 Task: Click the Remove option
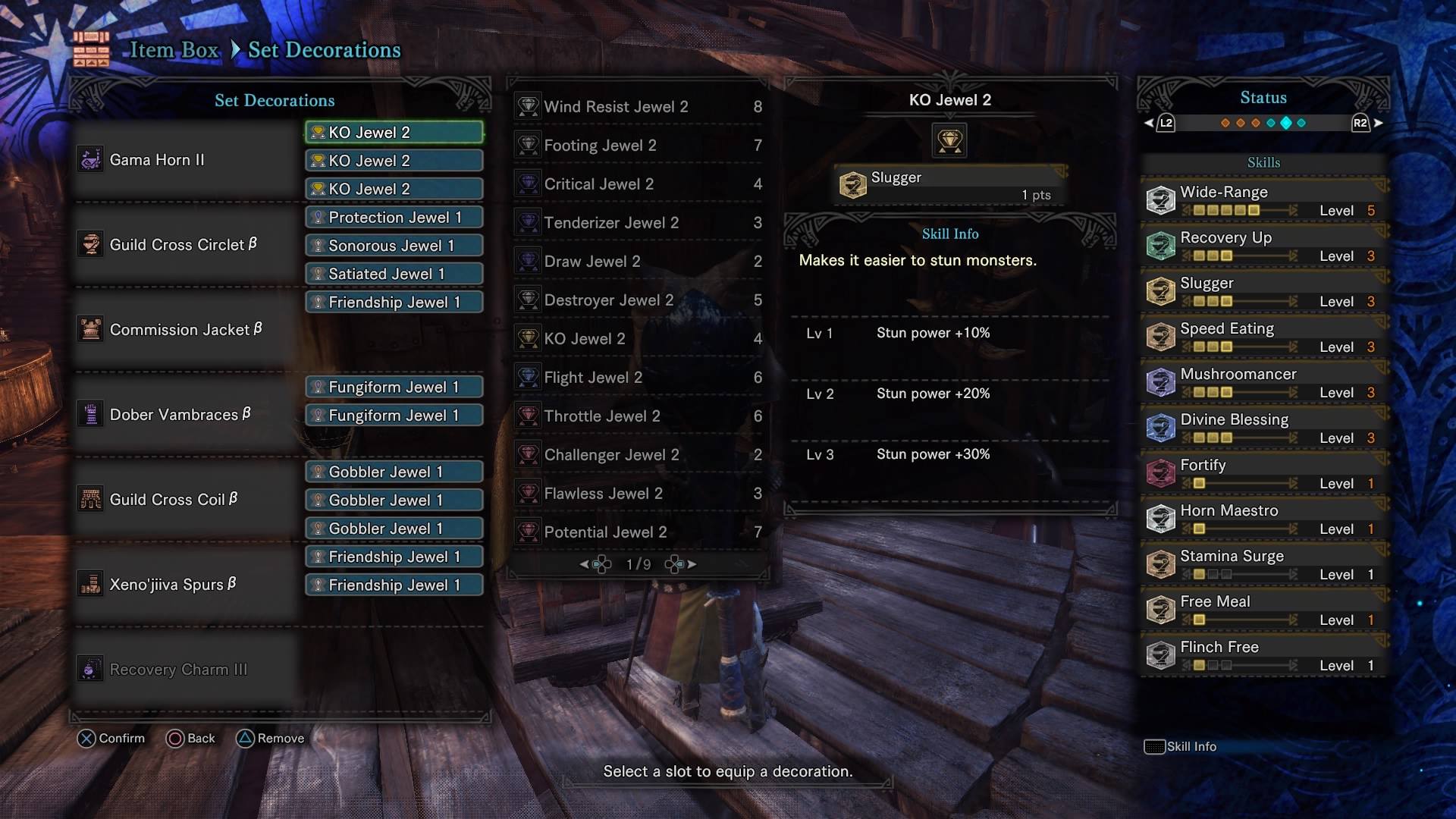click(x=271, y=738)
